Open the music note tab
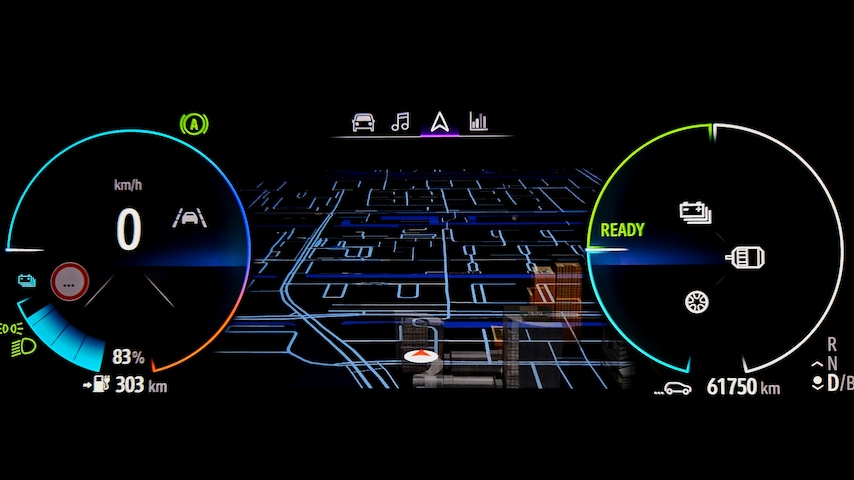854x480 pixels. [x=400, y=122]
